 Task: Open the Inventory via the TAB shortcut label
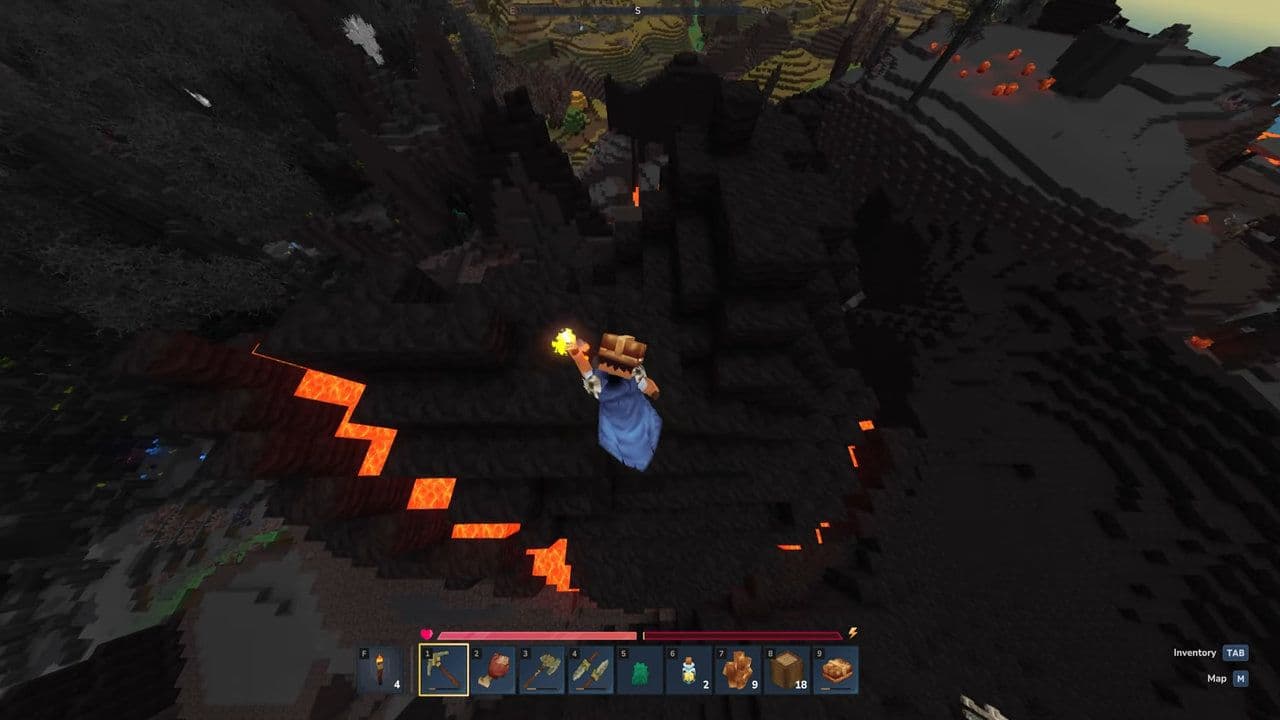coord(1196,653)
